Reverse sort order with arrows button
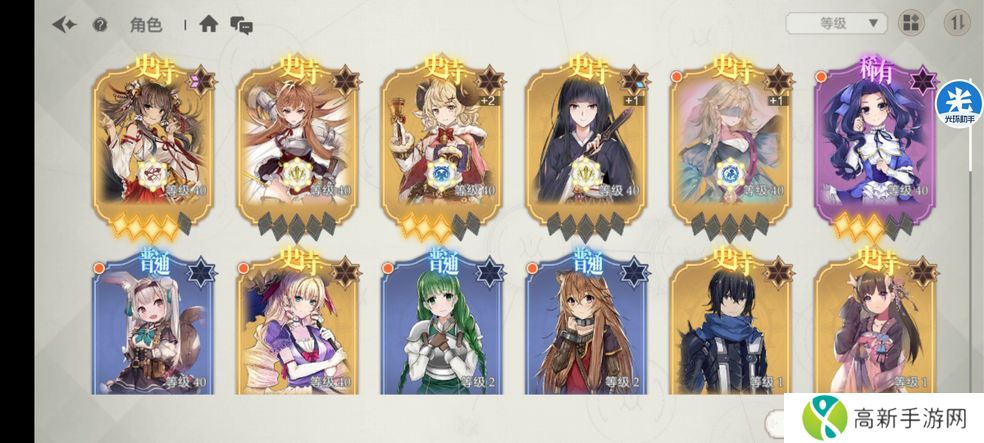Viewport: 984px width, 443px height. pos(957,23)
